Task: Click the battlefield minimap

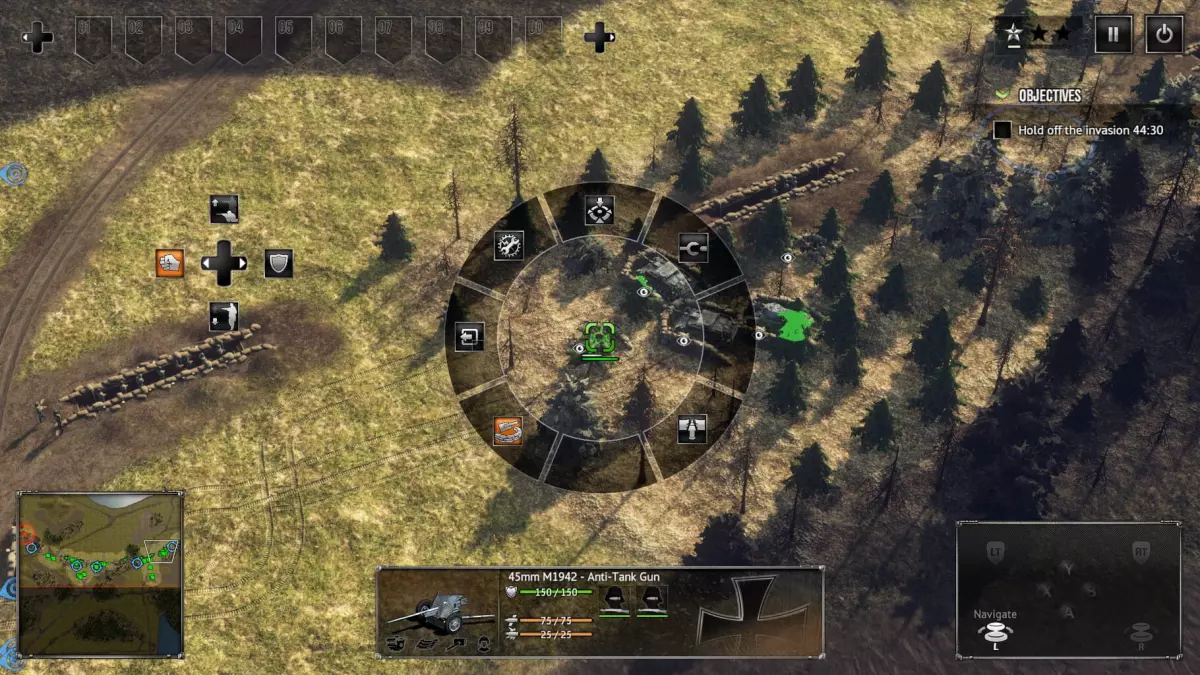Action: click(x=100, y=573)
